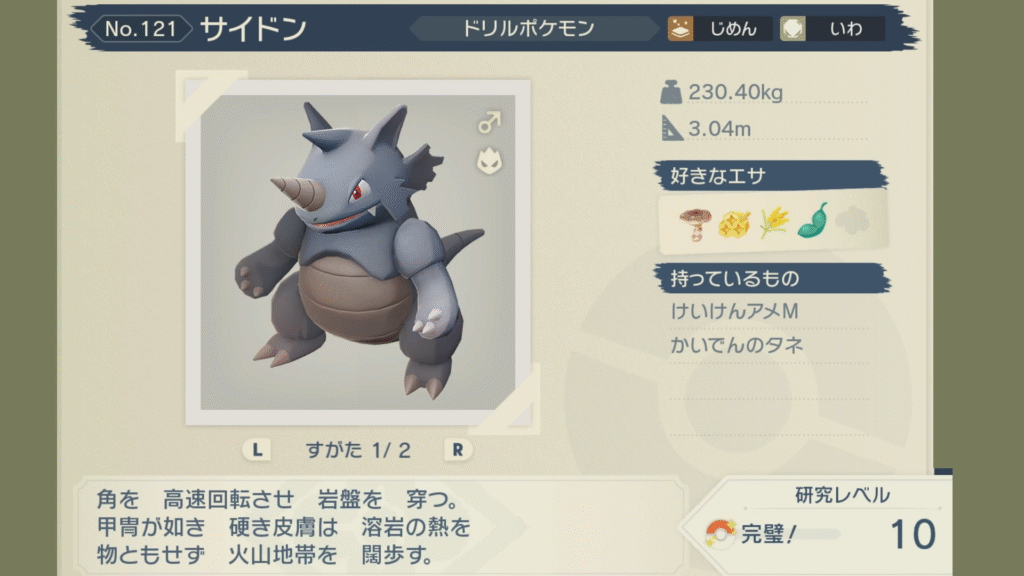Click the greyed-out unknown food icon

tap(851, 222)
